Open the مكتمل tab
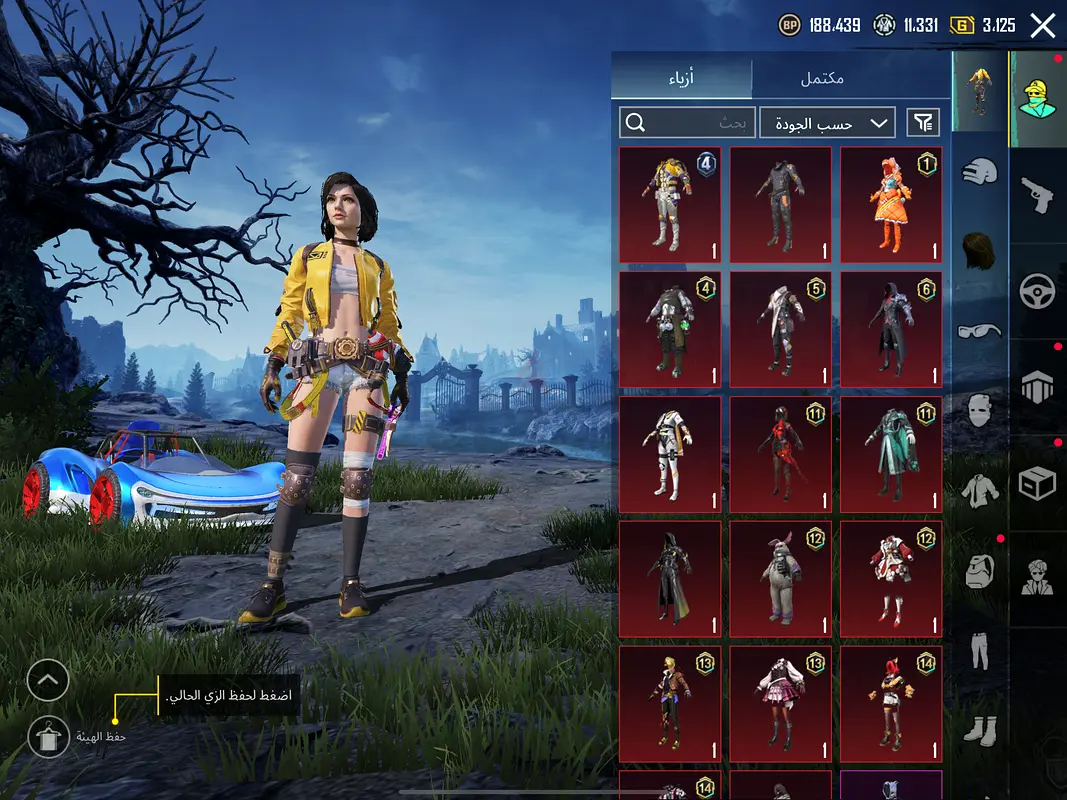 coord(822,78)
